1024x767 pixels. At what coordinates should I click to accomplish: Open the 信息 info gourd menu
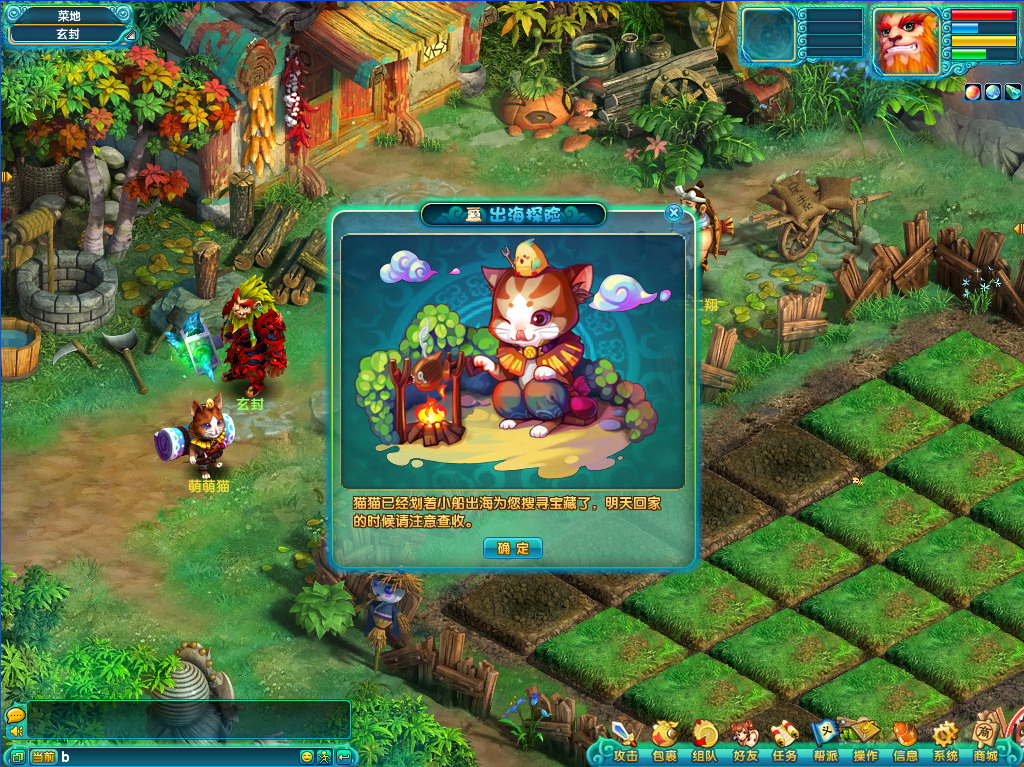click(905, 740)
